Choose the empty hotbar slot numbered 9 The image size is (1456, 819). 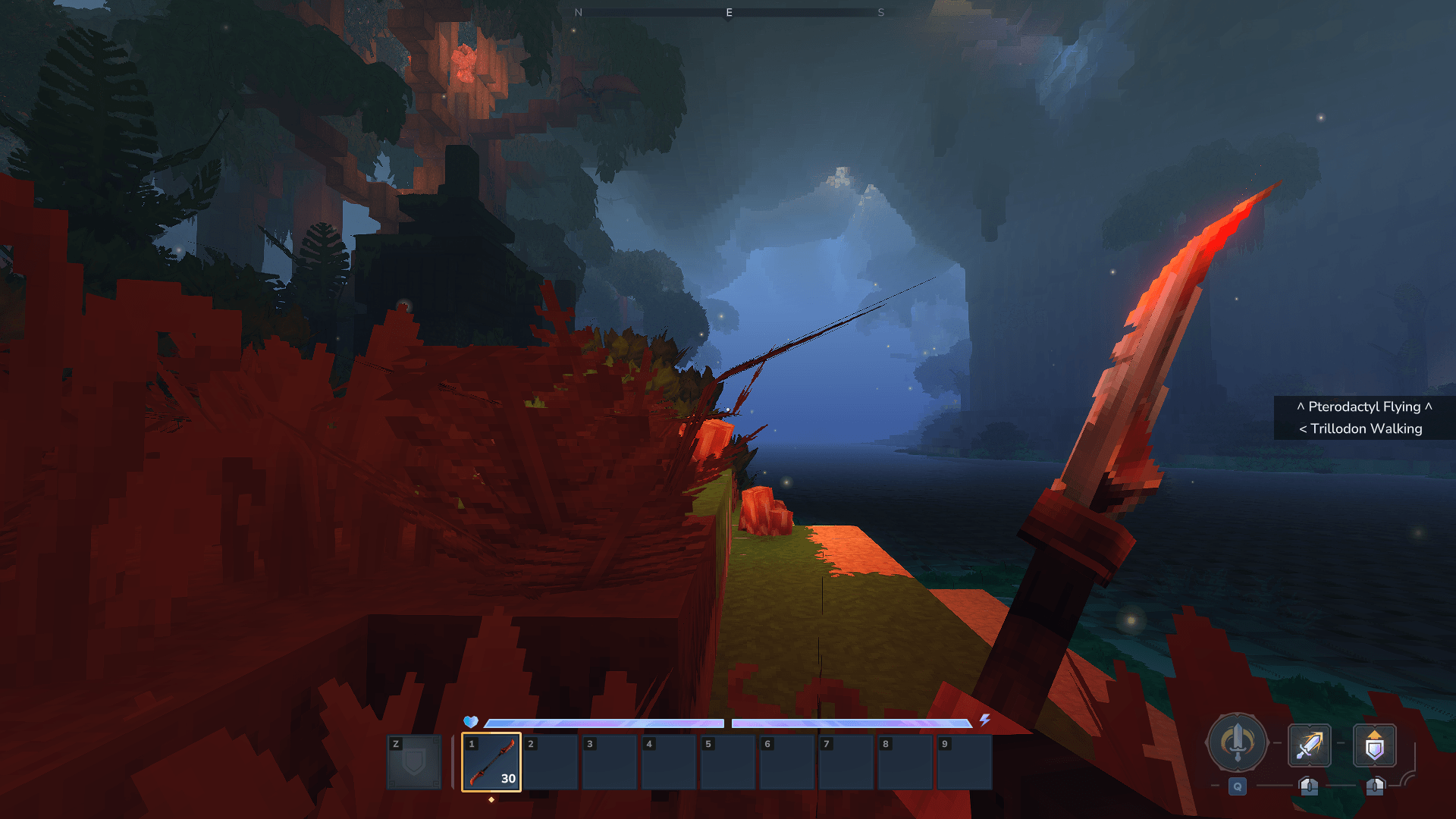click(x=964, y=761)
